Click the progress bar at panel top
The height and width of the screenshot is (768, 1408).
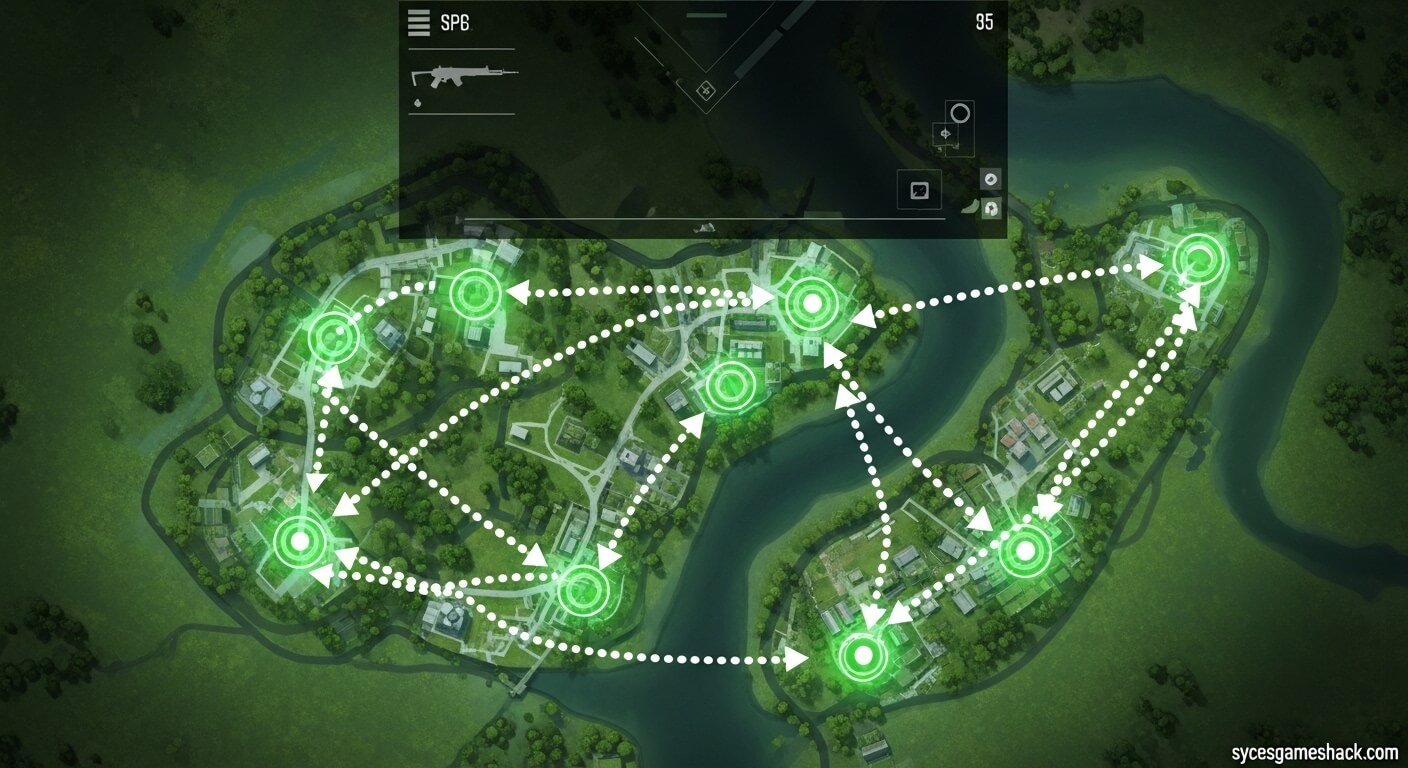coord(707,16)
